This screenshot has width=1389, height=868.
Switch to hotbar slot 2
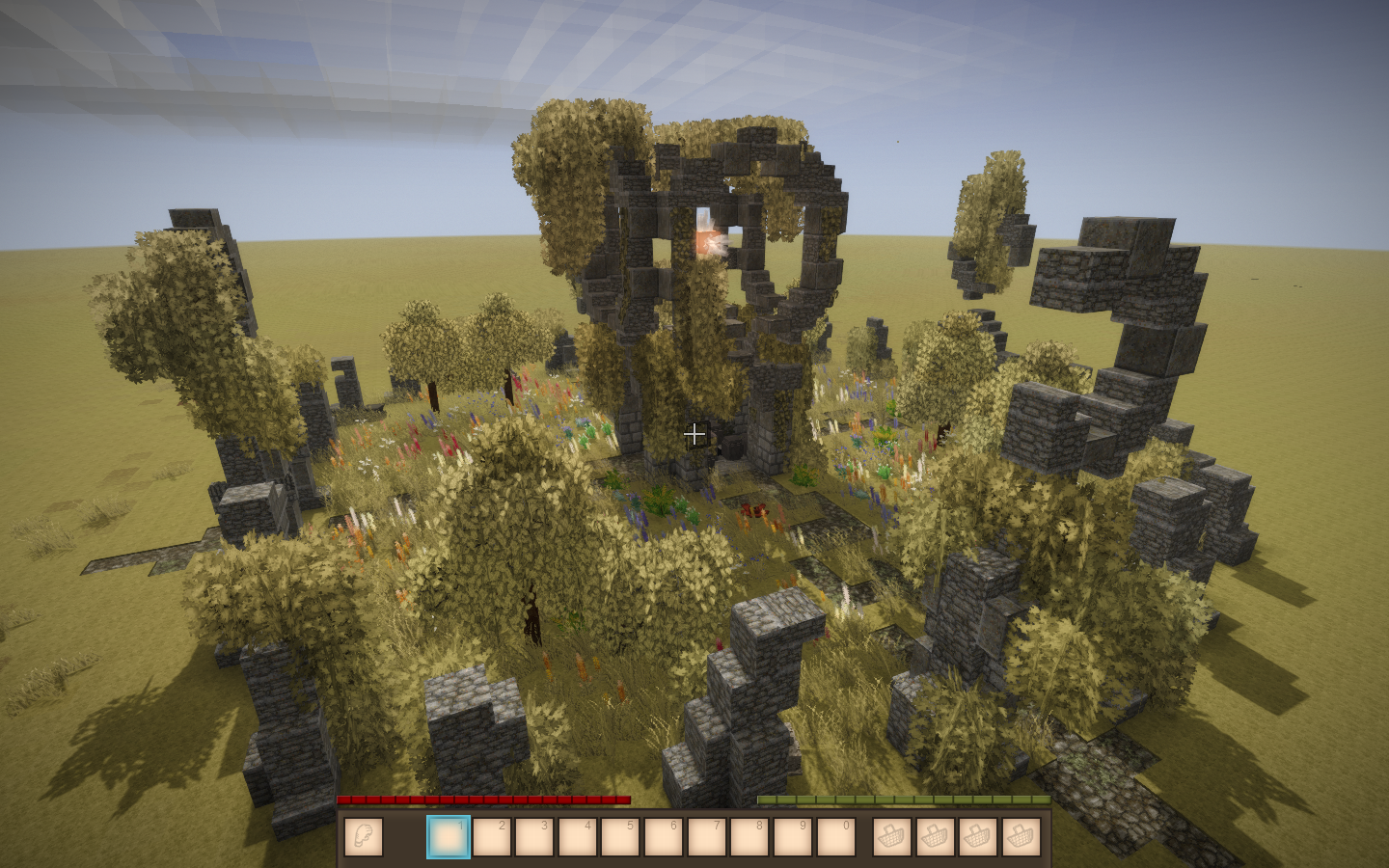(491, 837)
